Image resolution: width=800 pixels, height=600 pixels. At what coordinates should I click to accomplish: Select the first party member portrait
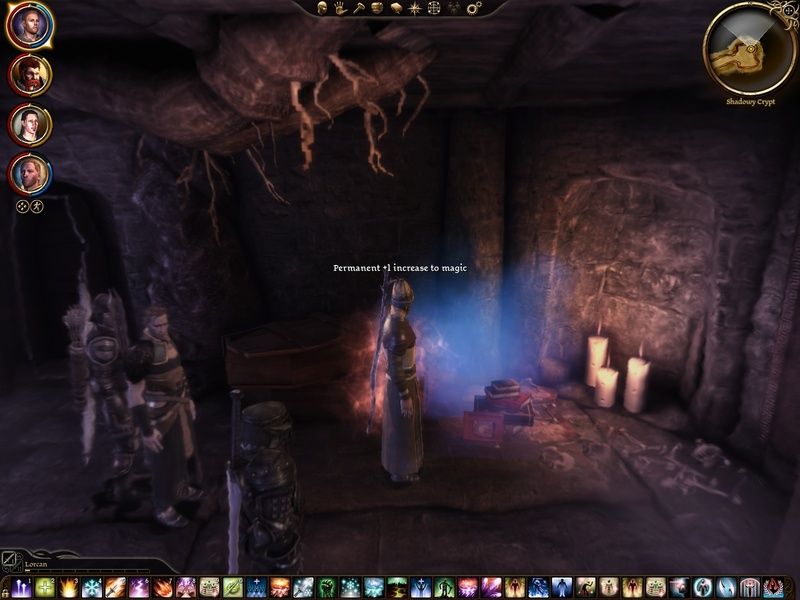pos(29,27)
